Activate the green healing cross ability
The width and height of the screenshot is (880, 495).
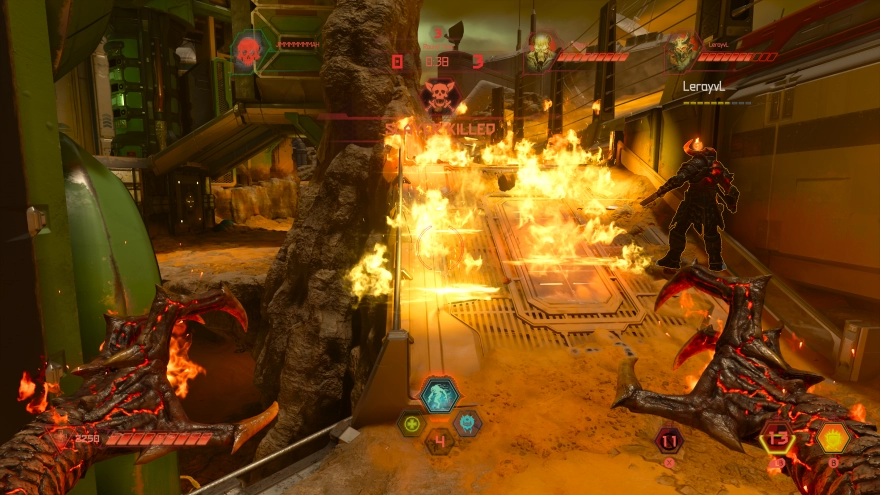point(411,423)
